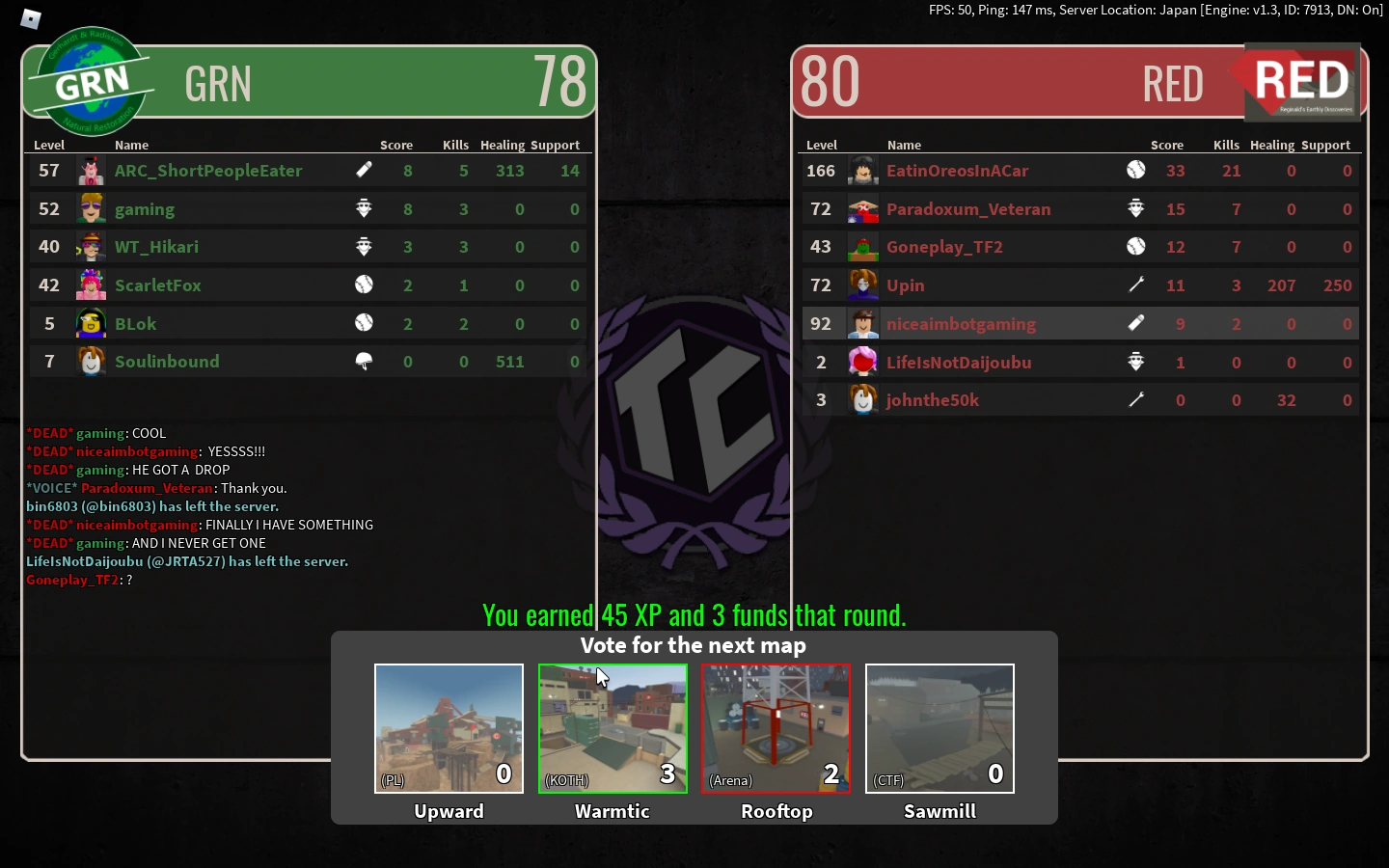The image size is (1389, 868).
Task: Click the baseball icon beside EatinOreosInACar
Action: click(1136, 170)
